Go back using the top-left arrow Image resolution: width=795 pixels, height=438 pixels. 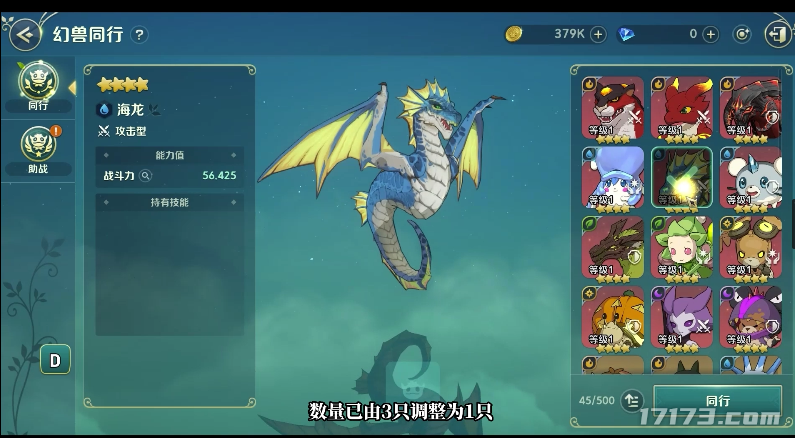click(x=22, y=34)
